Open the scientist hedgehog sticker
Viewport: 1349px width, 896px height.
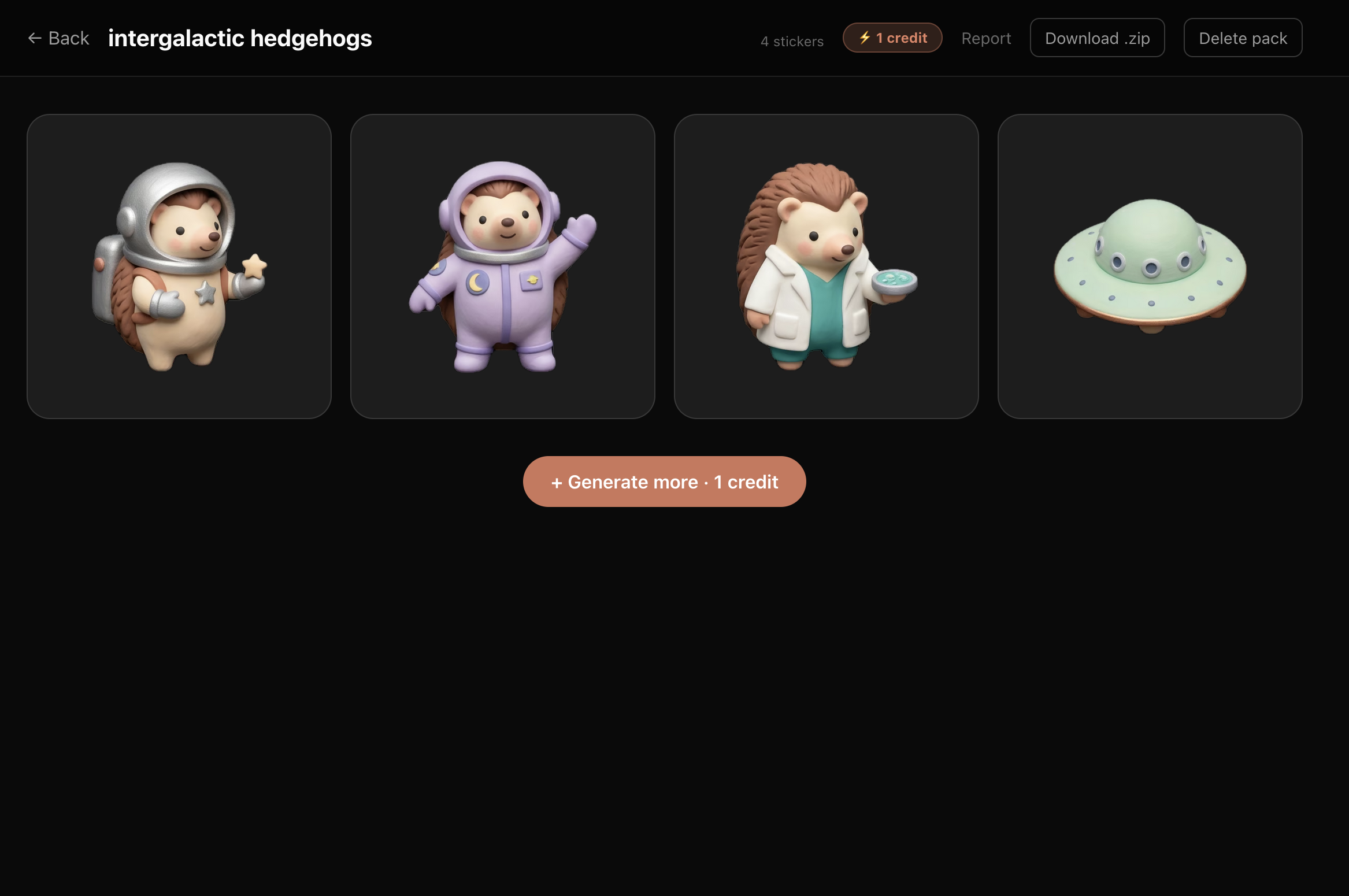[827, 267]
